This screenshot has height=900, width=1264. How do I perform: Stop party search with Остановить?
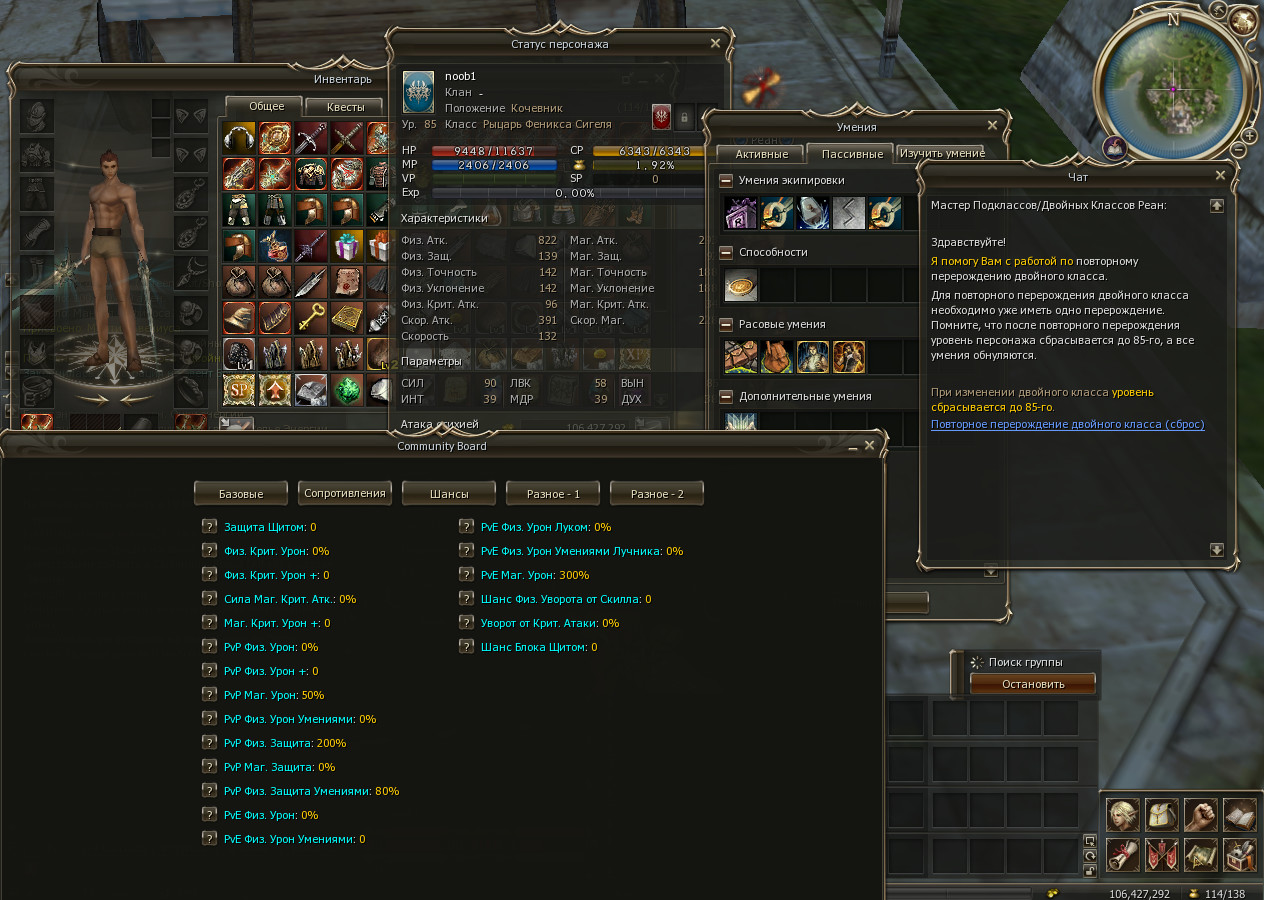(x=1033, y=684)
